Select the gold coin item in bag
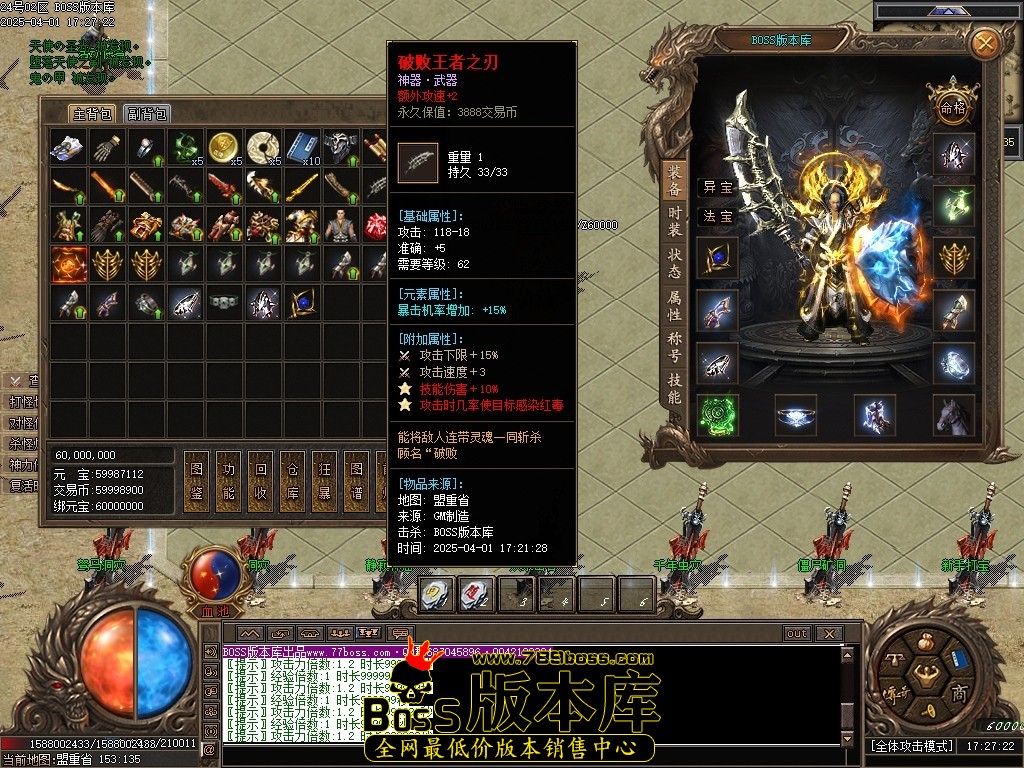 click(x=224, y=148)
